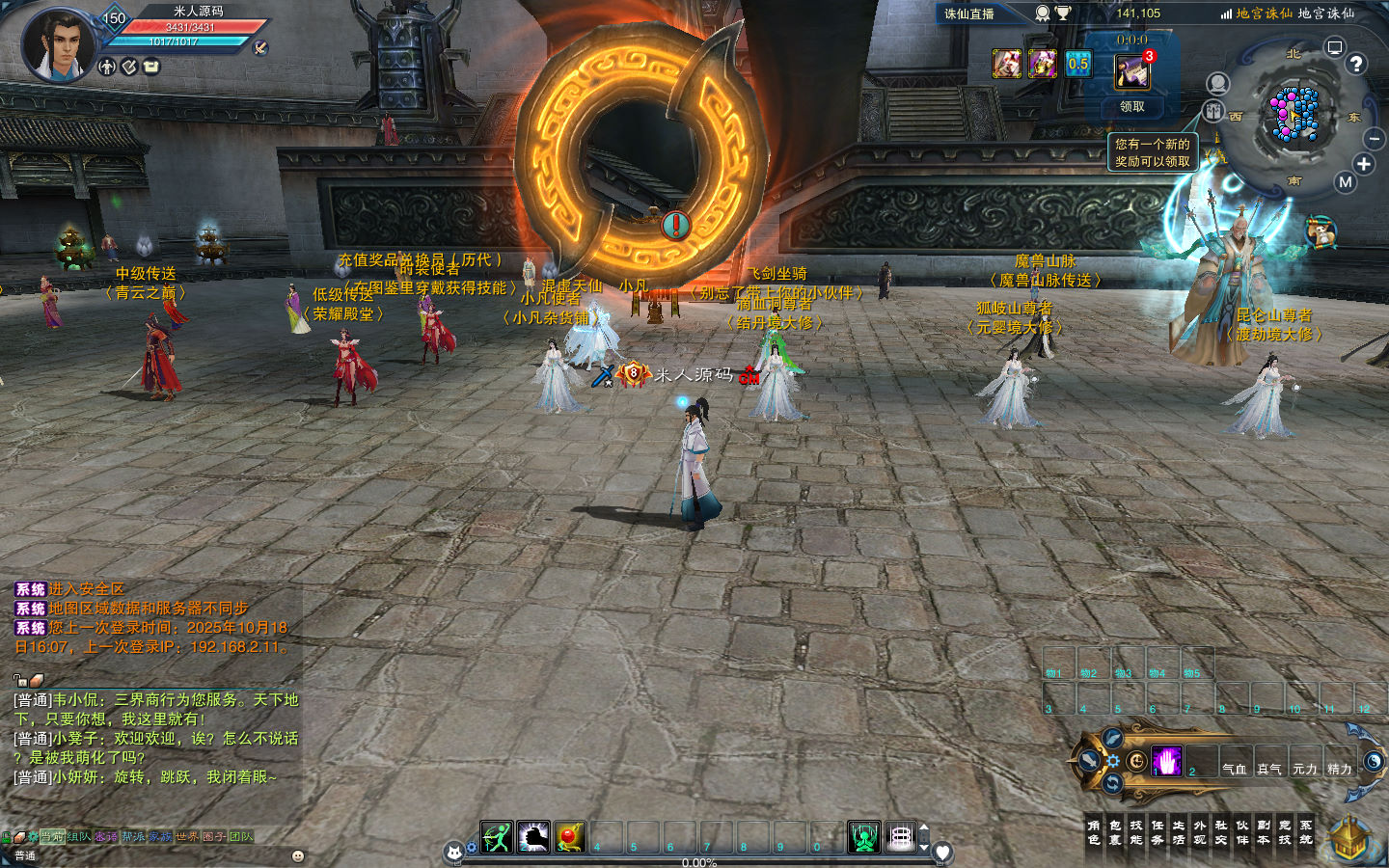1389x868 pixels.
Task: Zoom out the minimap with minus button
Action: click(1375, 139)
